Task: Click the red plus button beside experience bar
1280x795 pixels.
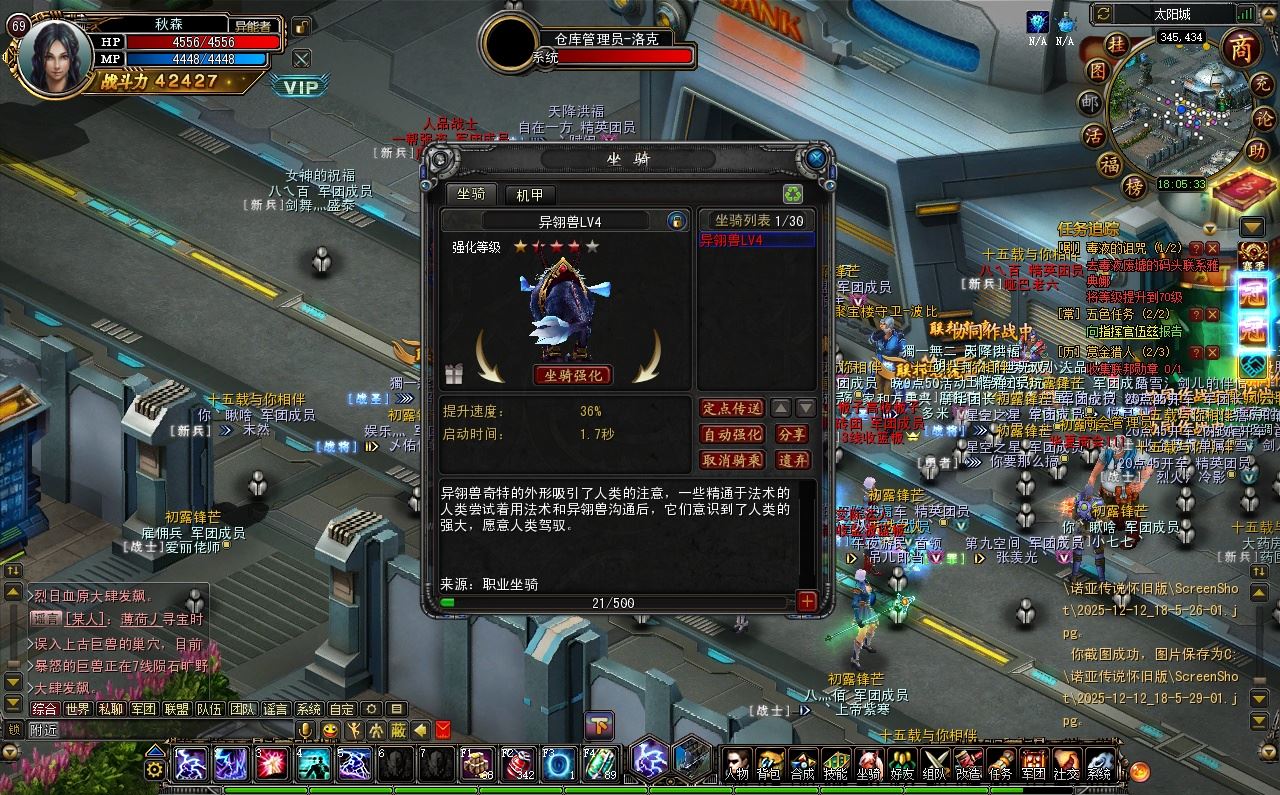Action: tap(806, 601)
